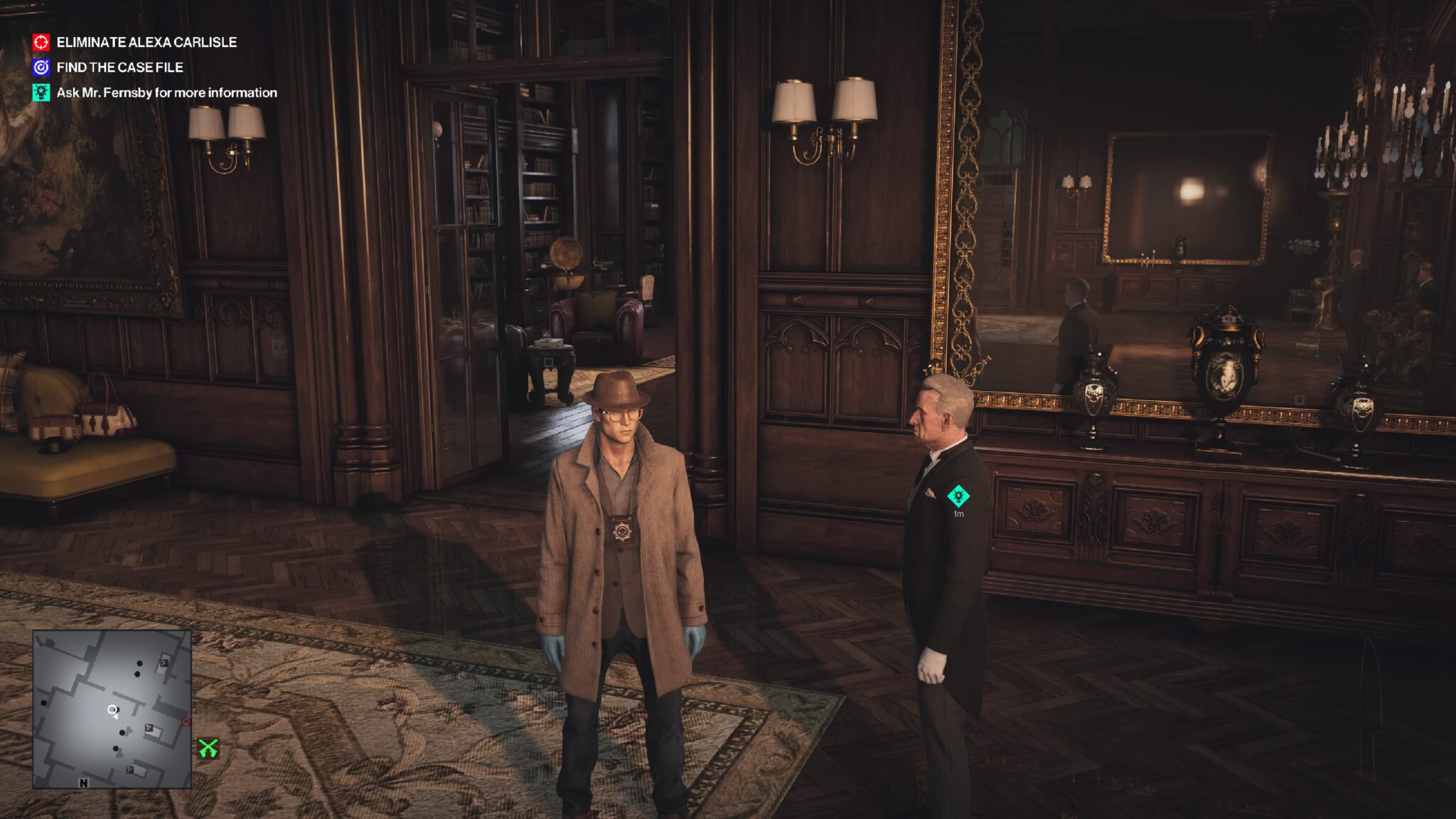The image size is (1456, 819).
Task: Click the red Eliminate Alexa Carlisle target icon
Action: tap(41, 41)
